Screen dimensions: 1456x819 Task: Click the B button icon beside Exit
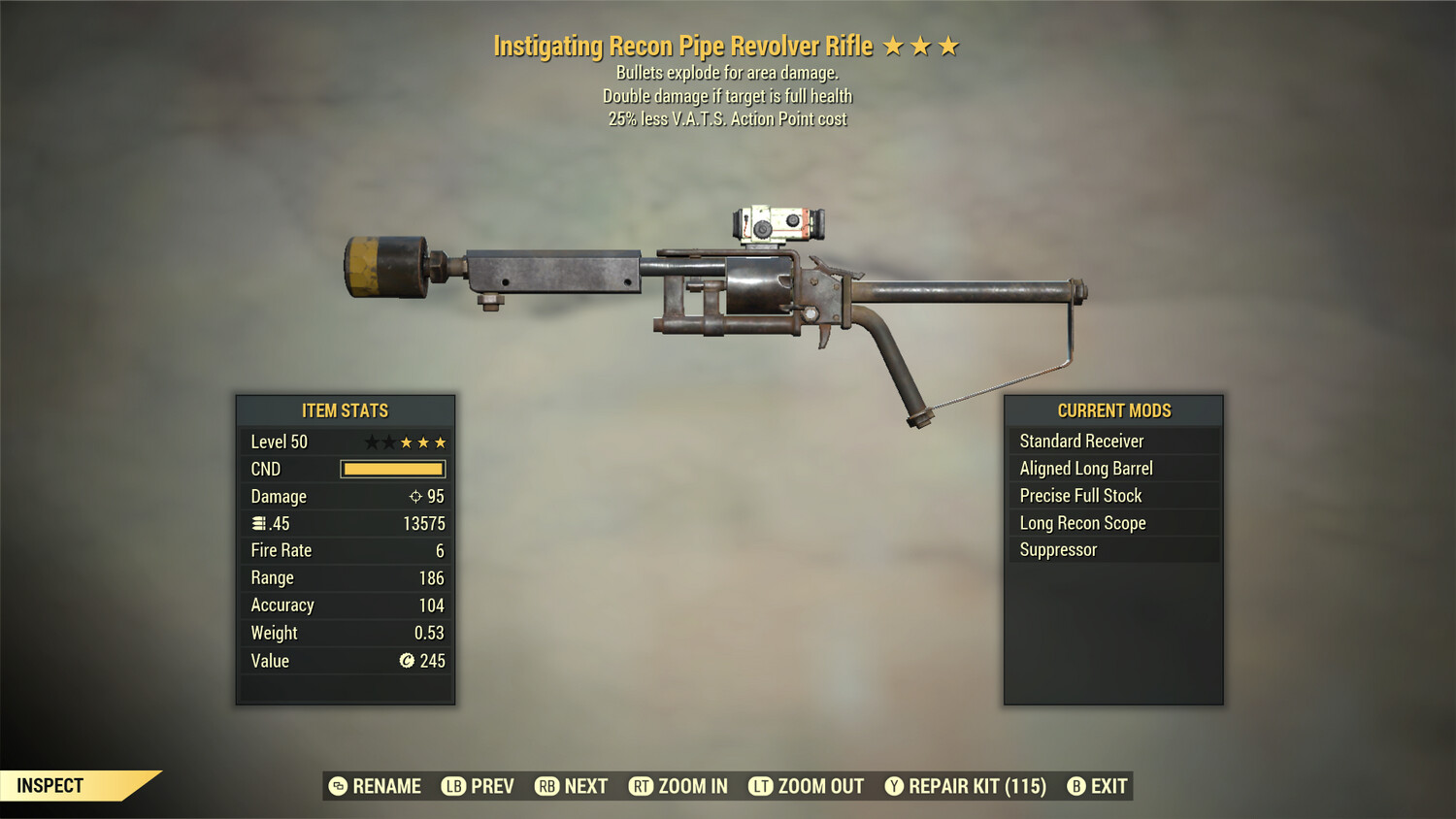pyautogui.click(x=1075, y=786)
